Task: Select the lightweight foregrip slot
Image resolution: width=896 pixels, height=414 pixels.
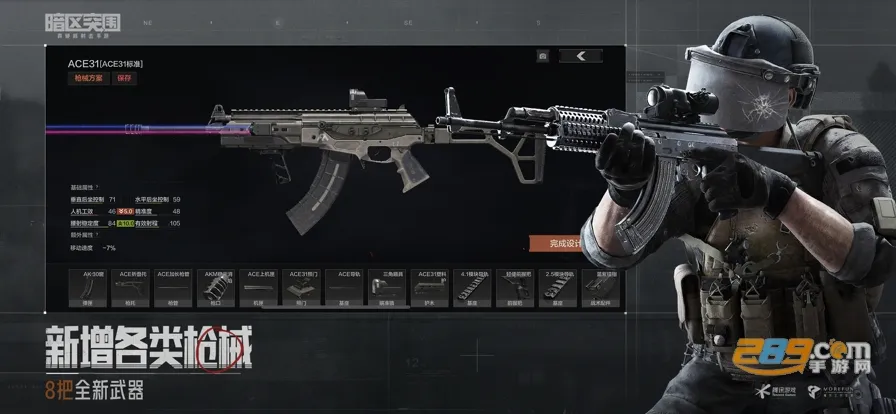Action: pyautogui.click(x=515, y=287)
